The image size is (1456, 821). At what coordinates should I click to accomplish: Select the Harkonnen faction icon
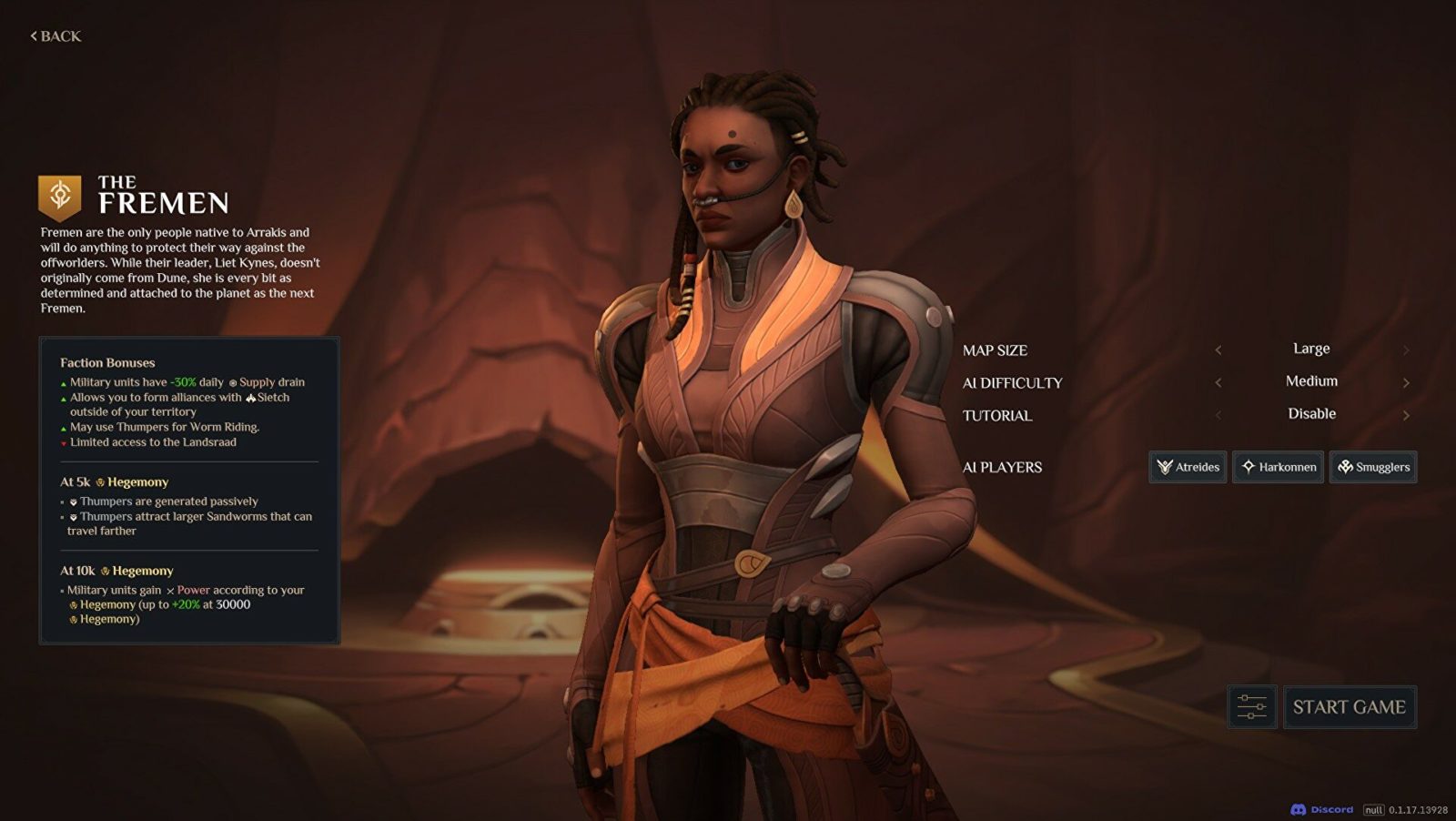[1249, 467]
